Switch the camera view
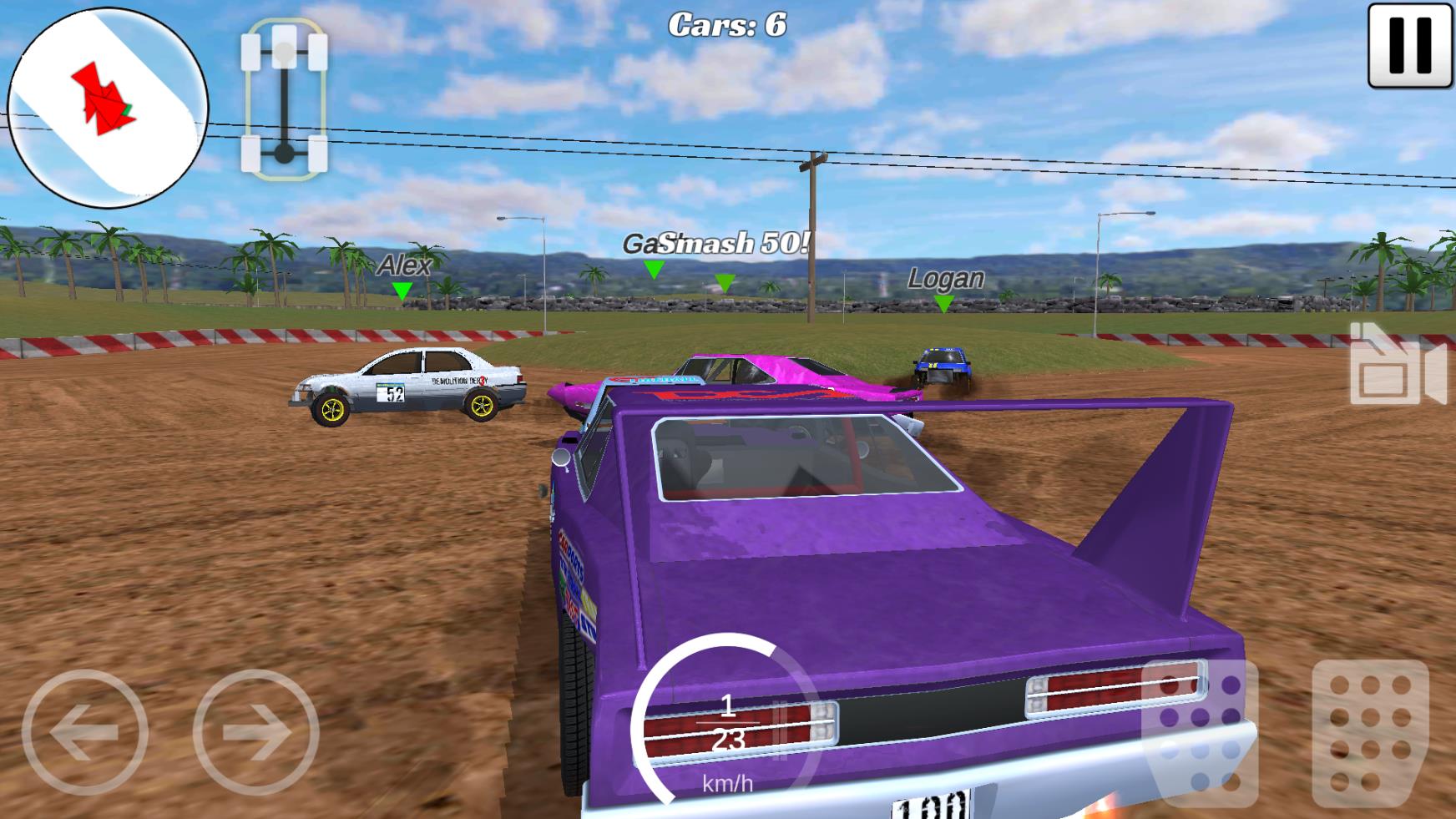This screenshot has width=1456, height=819. click(x=1397, y=366)
